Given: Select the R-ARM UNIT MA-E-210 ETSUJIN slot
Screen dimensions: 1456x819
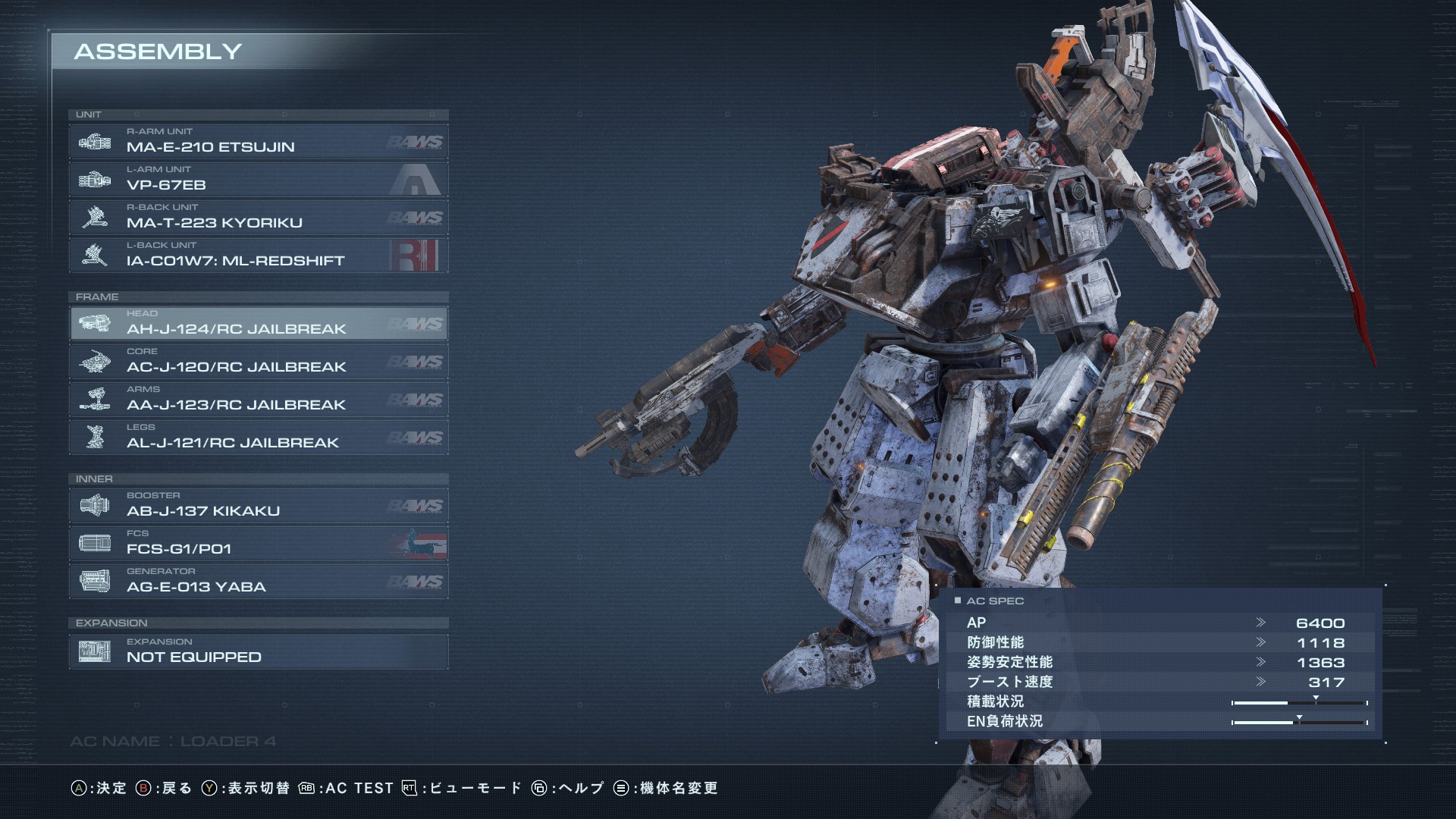Looking at the screenshot, I should click(258, 142).
